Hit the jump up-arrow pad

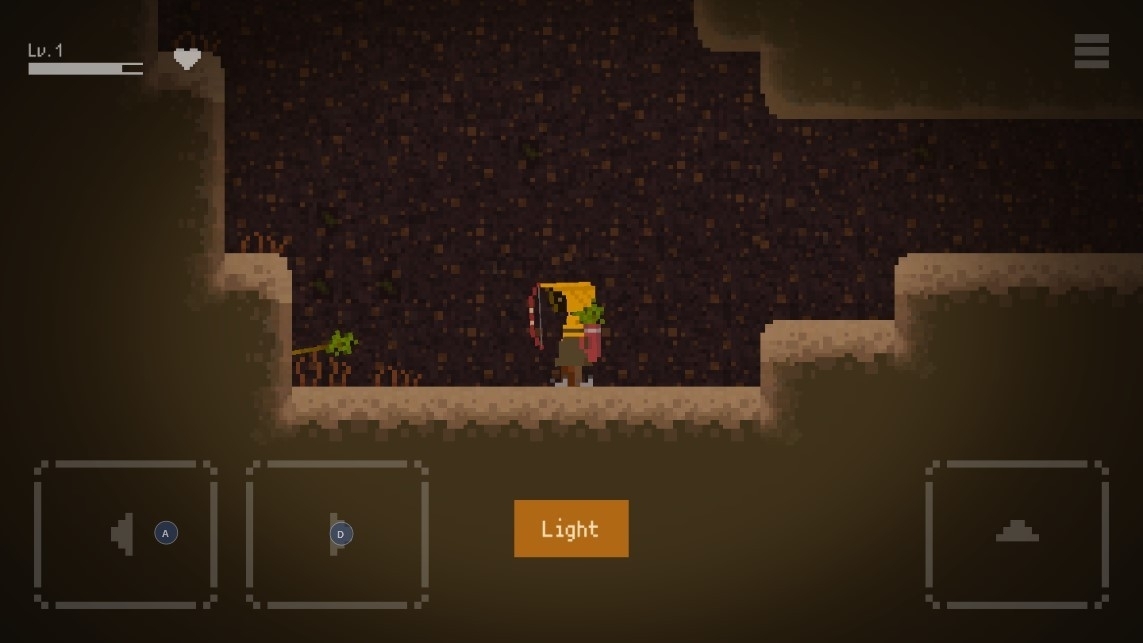pos(1017,534)
